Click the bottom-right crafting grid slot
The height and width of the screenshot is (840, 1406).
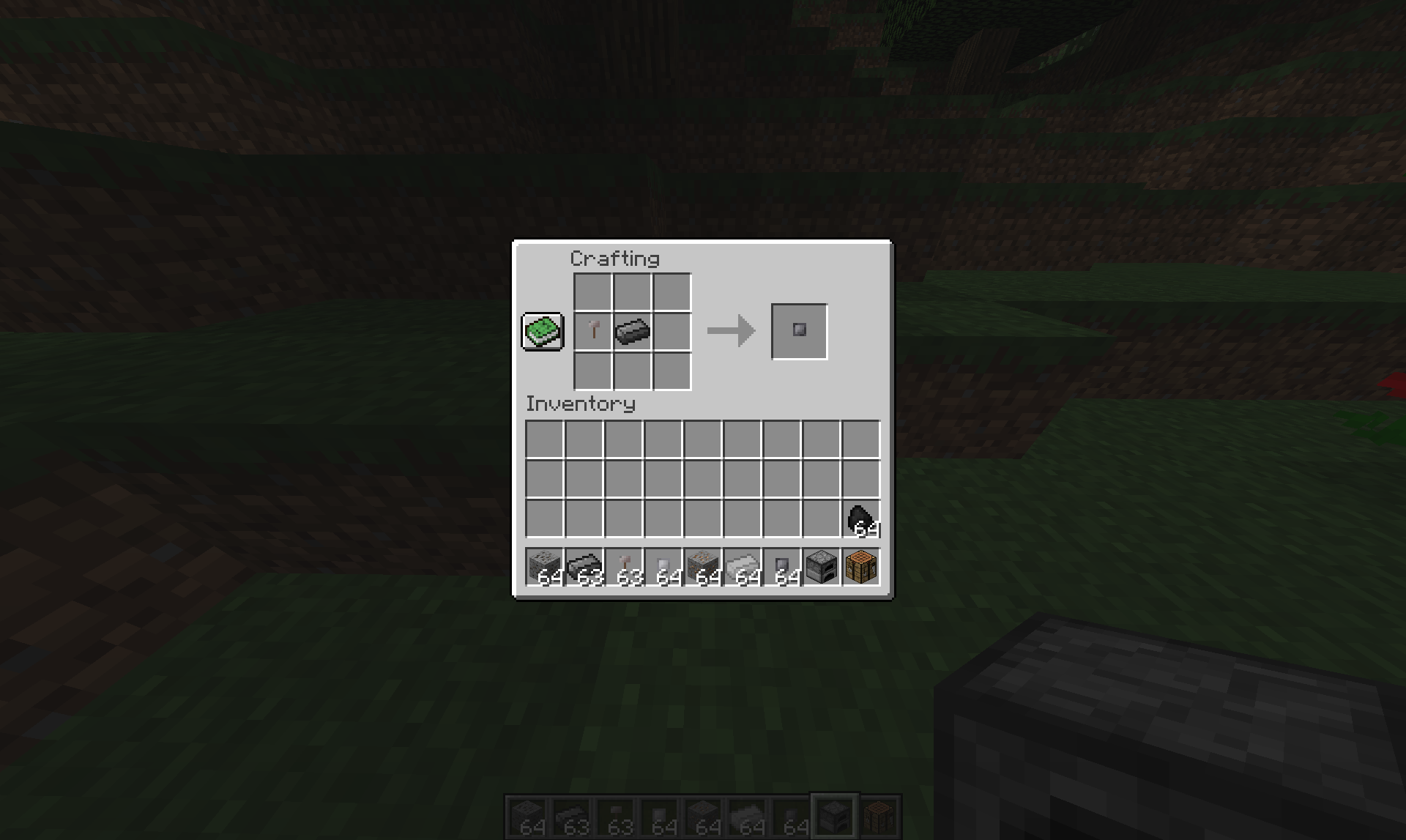pyautogui.click(x=672, y=371)
